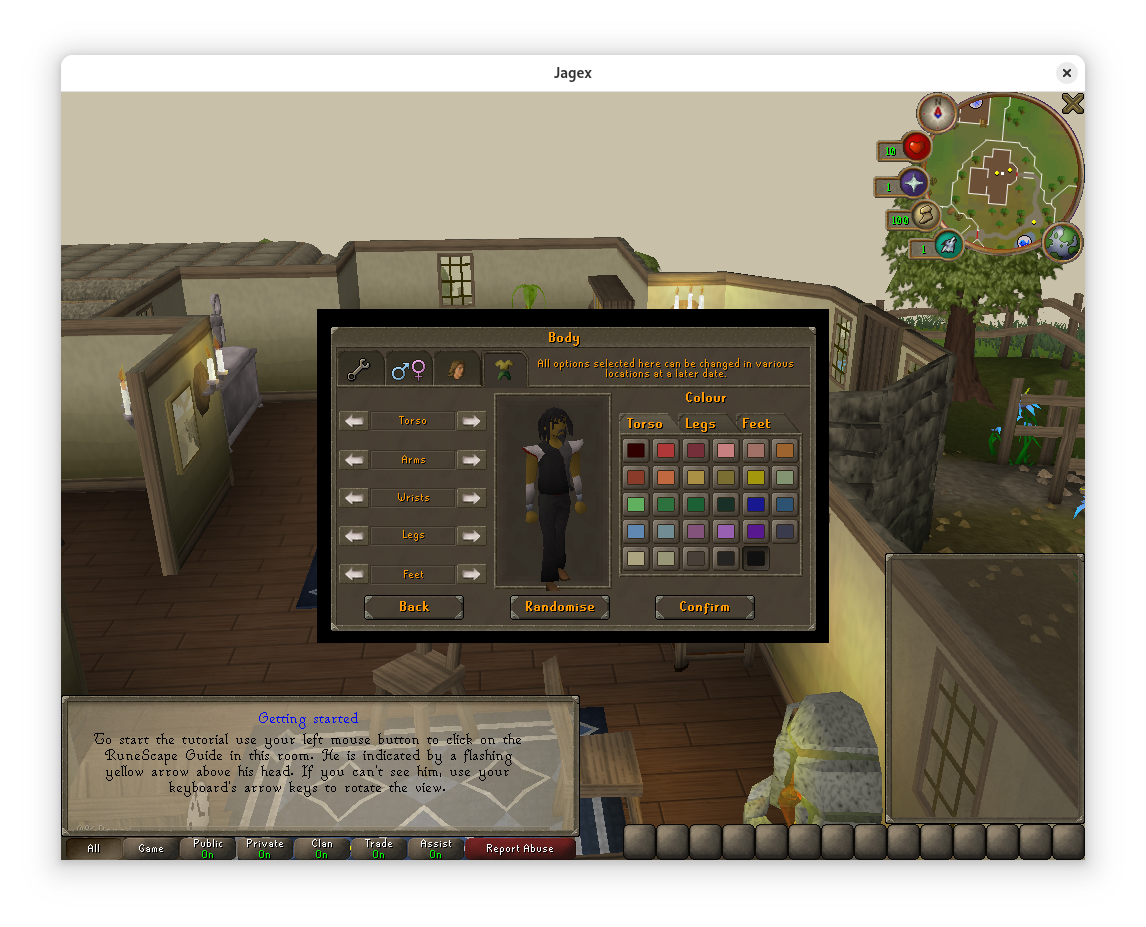
Task: Click the Report Abuse button
Action: coord(519,849)
